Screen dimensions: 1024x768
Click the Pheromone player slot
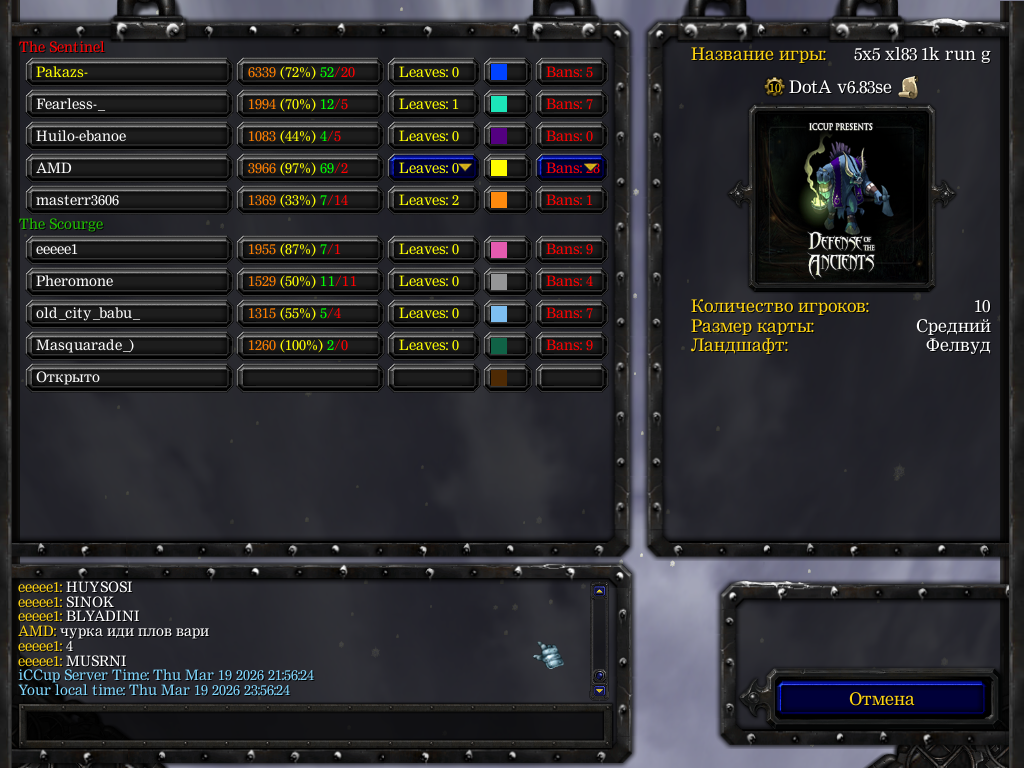coord(129,281)
